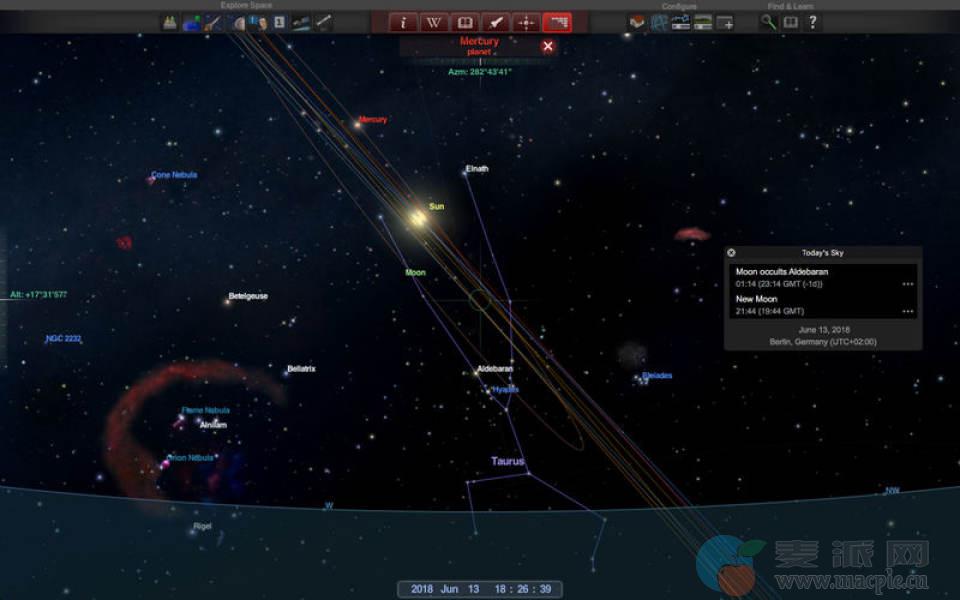Open the object information 'i' button

404,22
